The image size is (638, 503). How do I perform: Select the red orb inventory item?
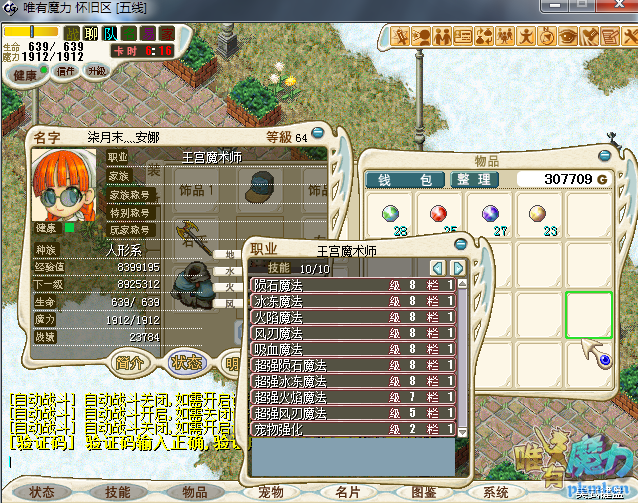tap(437, 213)
